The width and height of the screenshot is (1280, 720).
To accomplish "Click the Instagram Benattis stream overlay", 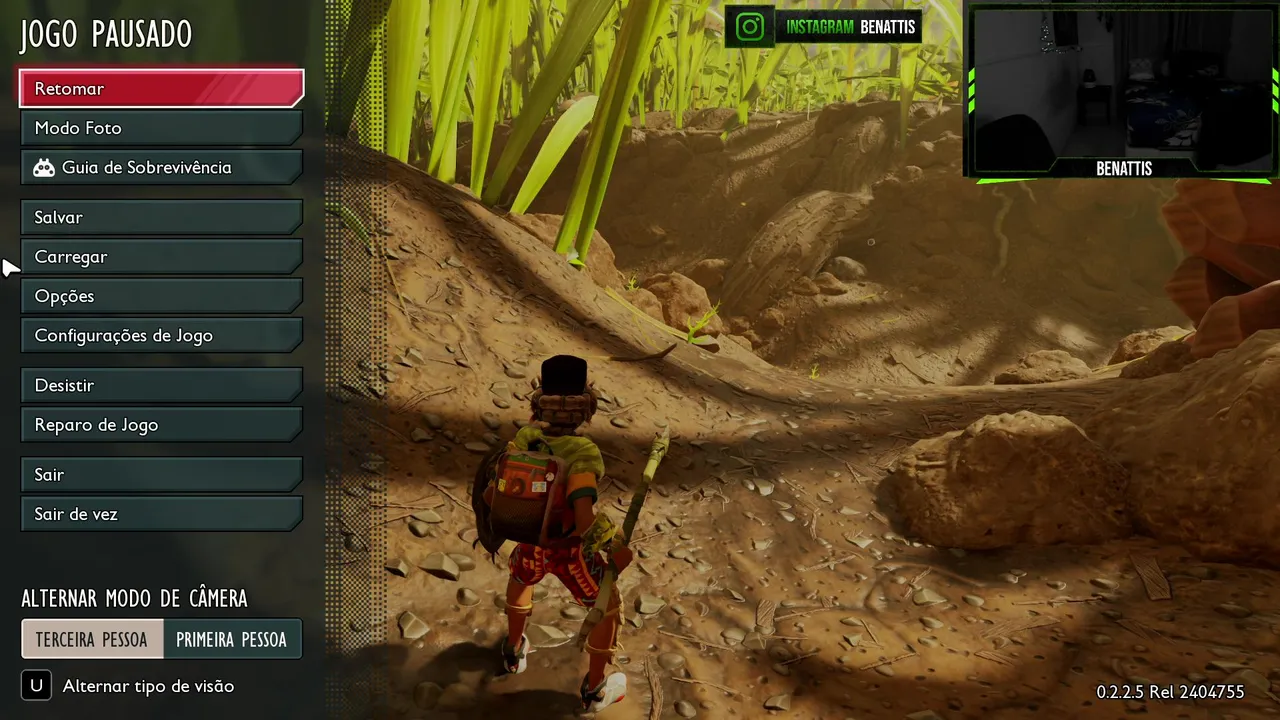I will click(823, 27).
